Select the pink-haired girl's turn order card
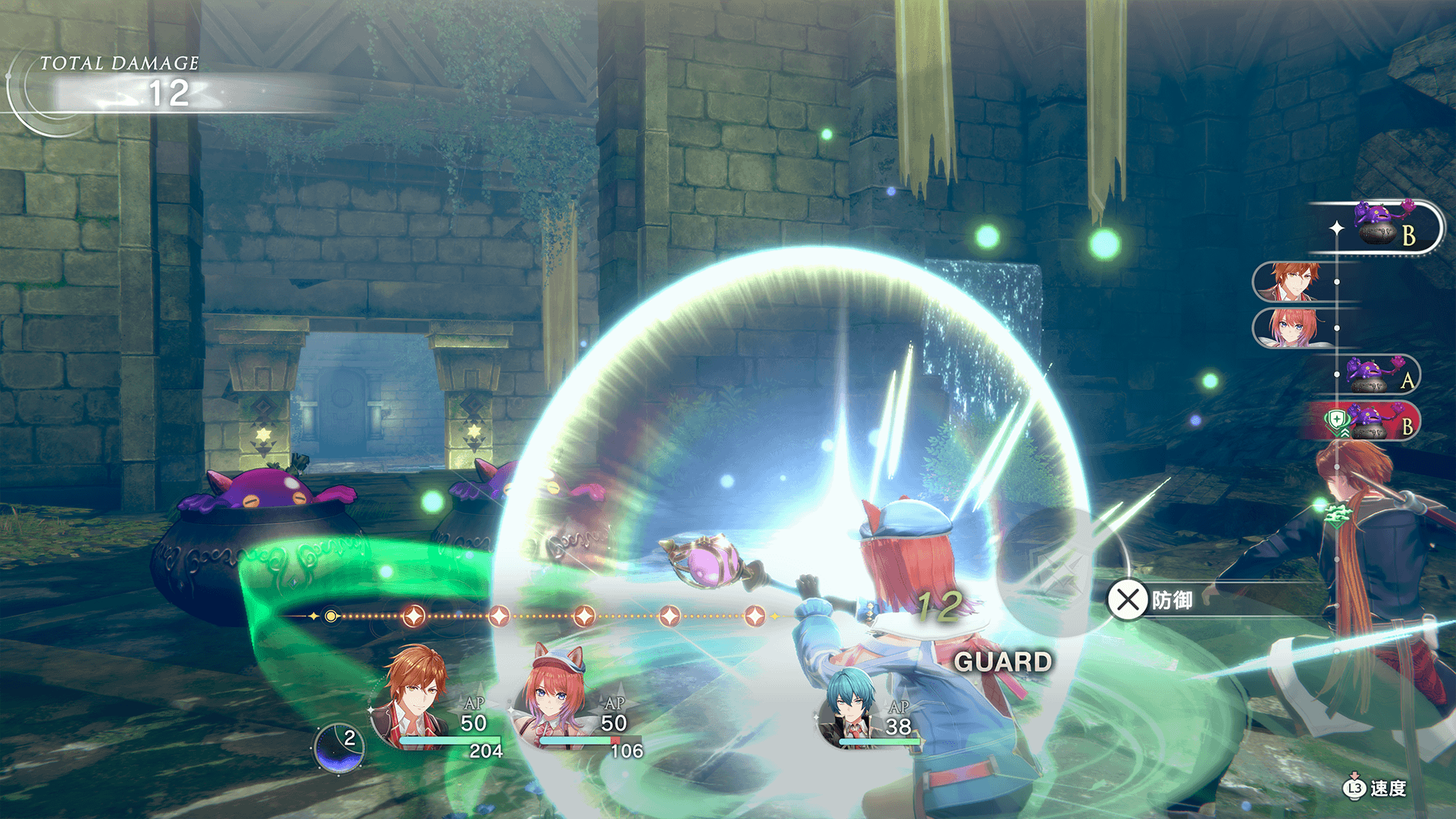Screen dimensions: 1456x819 coord(1293,328)
